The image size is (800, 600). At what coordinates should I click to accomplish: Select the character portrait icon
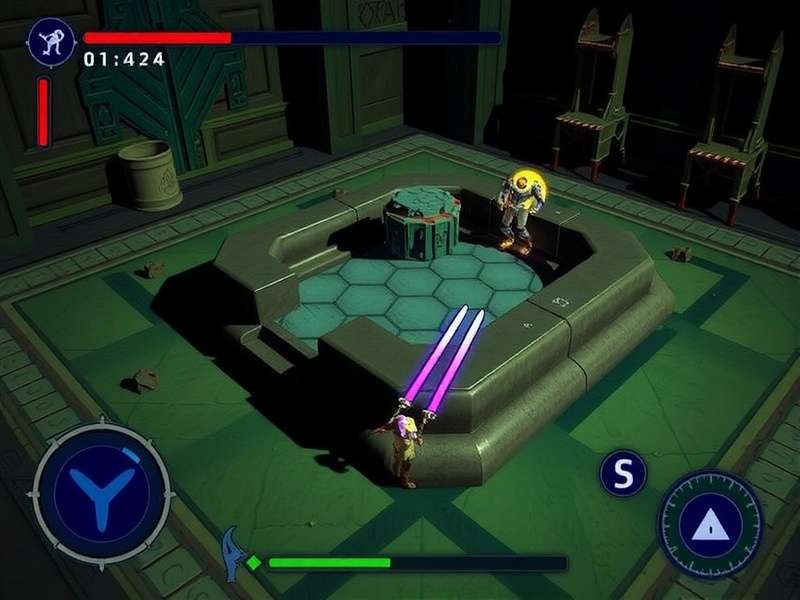[46, 40]
